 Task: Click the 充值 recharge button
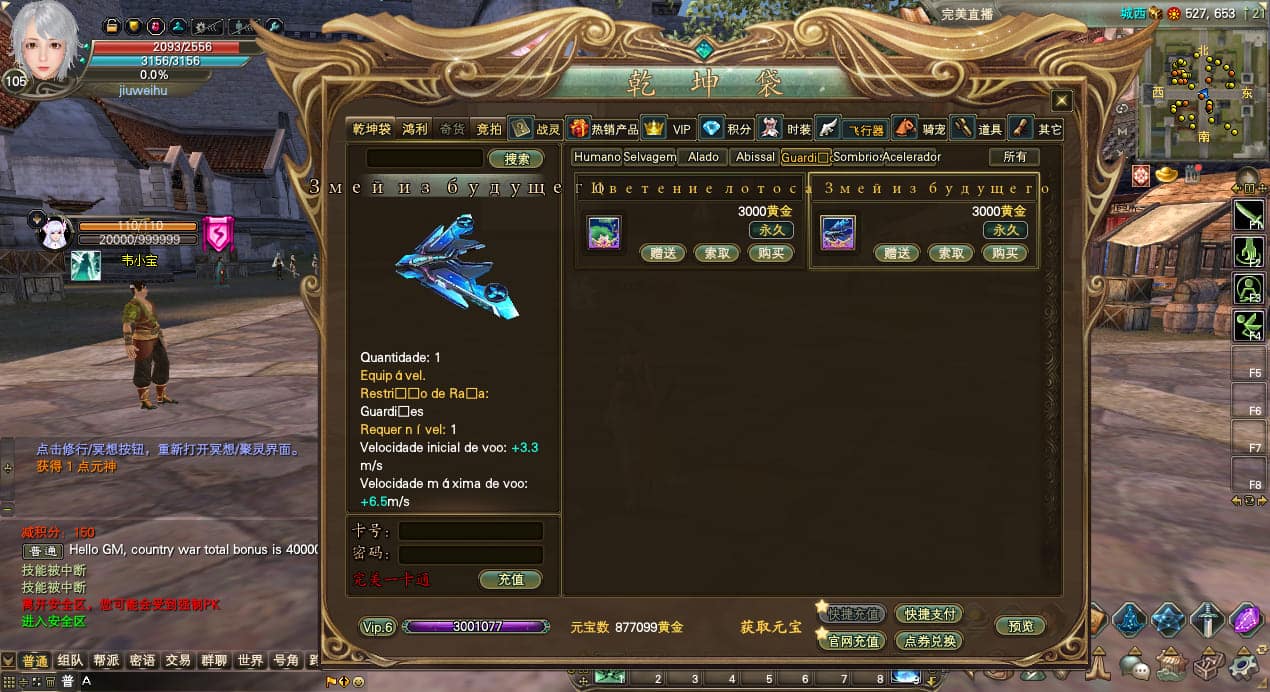coord(510,579)
